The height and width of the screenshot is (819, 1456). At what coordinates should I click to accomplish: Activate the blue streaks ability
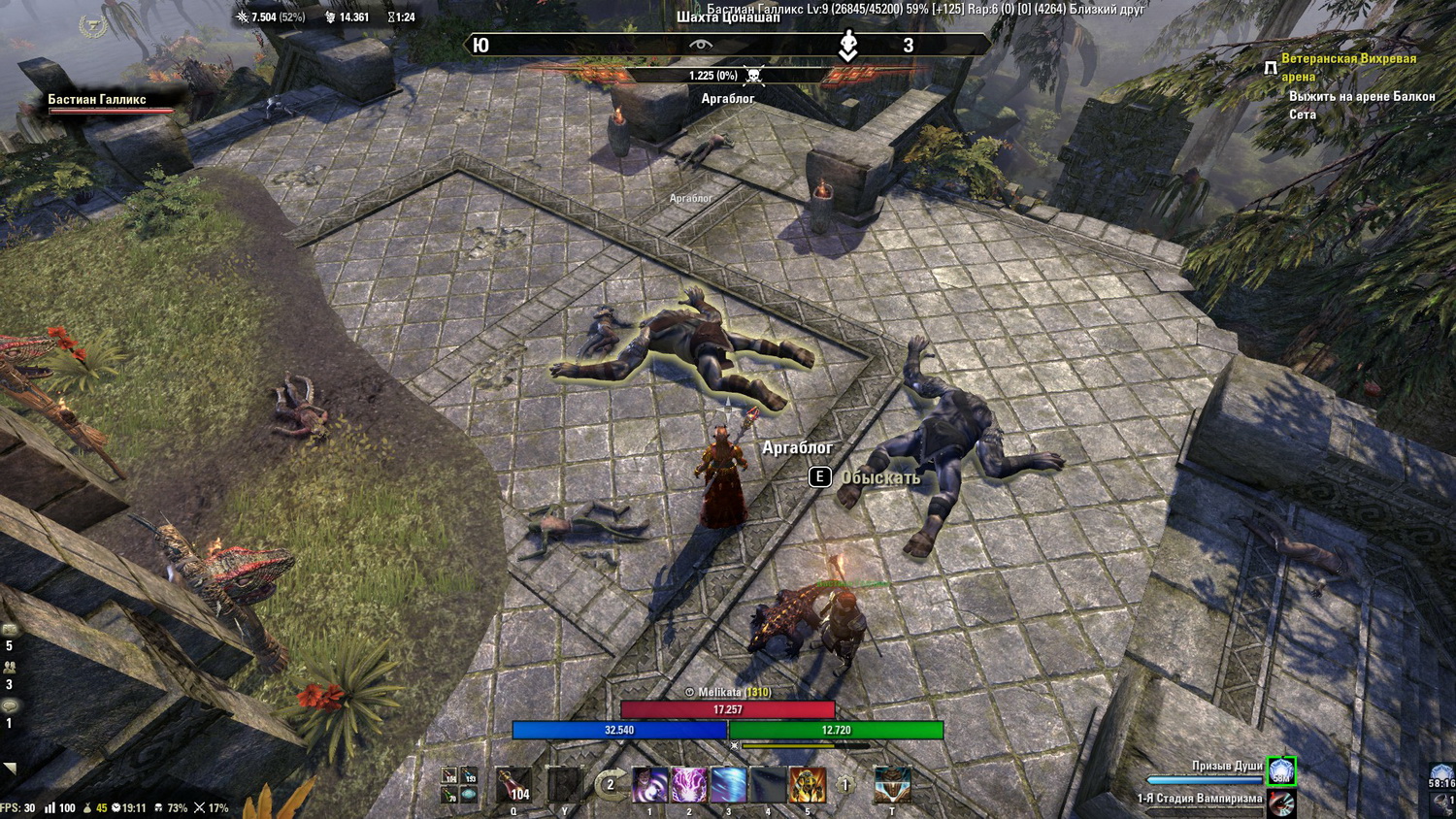click(728, 784)
